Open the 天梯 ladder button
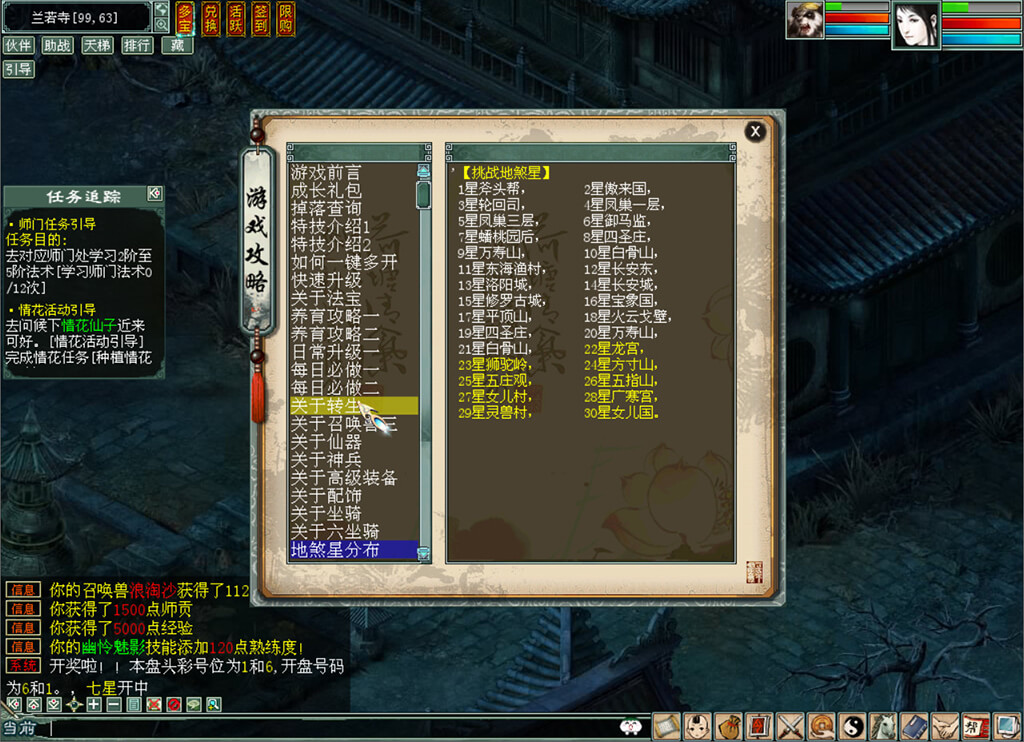1024x742 pixels. click(97, 45)
